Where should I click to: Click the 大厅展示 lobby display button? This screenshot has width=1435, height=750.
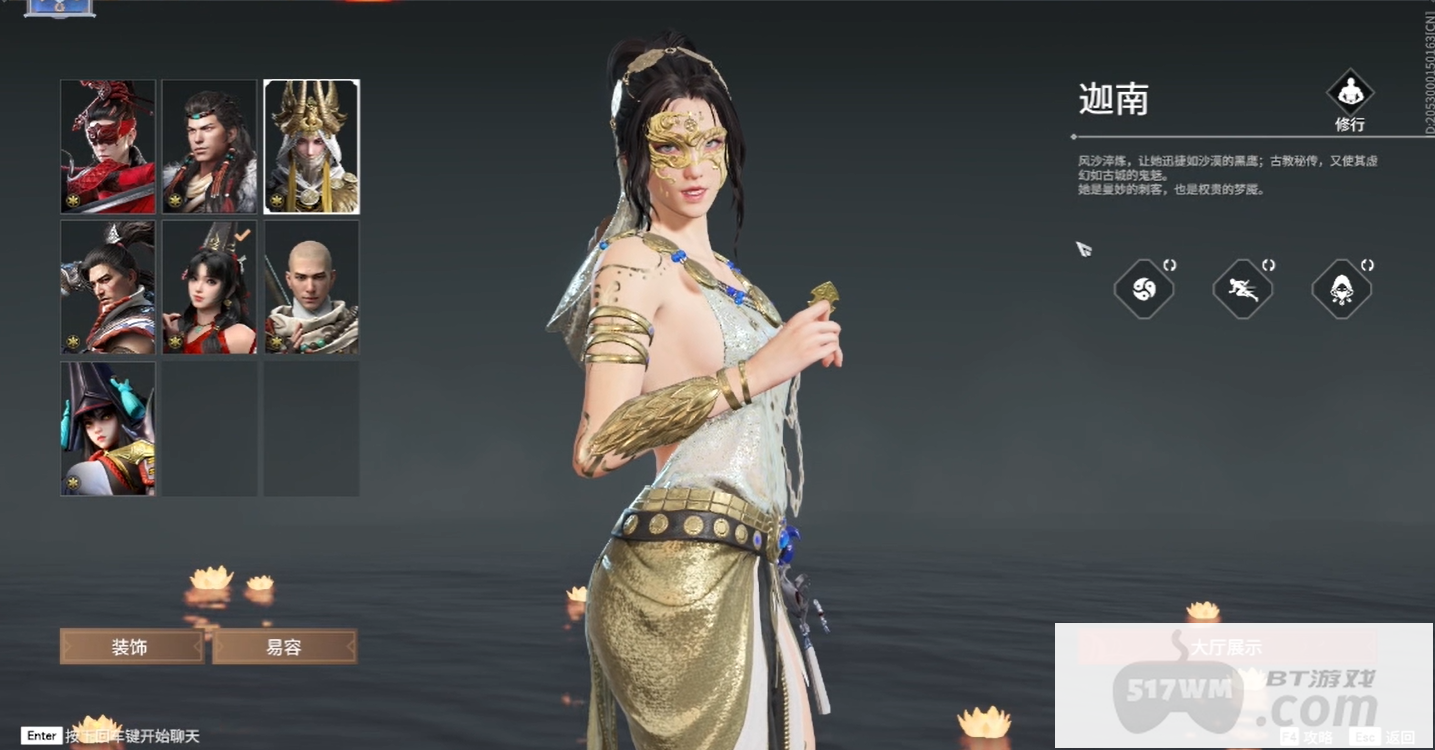click(x=1226, y=648)
